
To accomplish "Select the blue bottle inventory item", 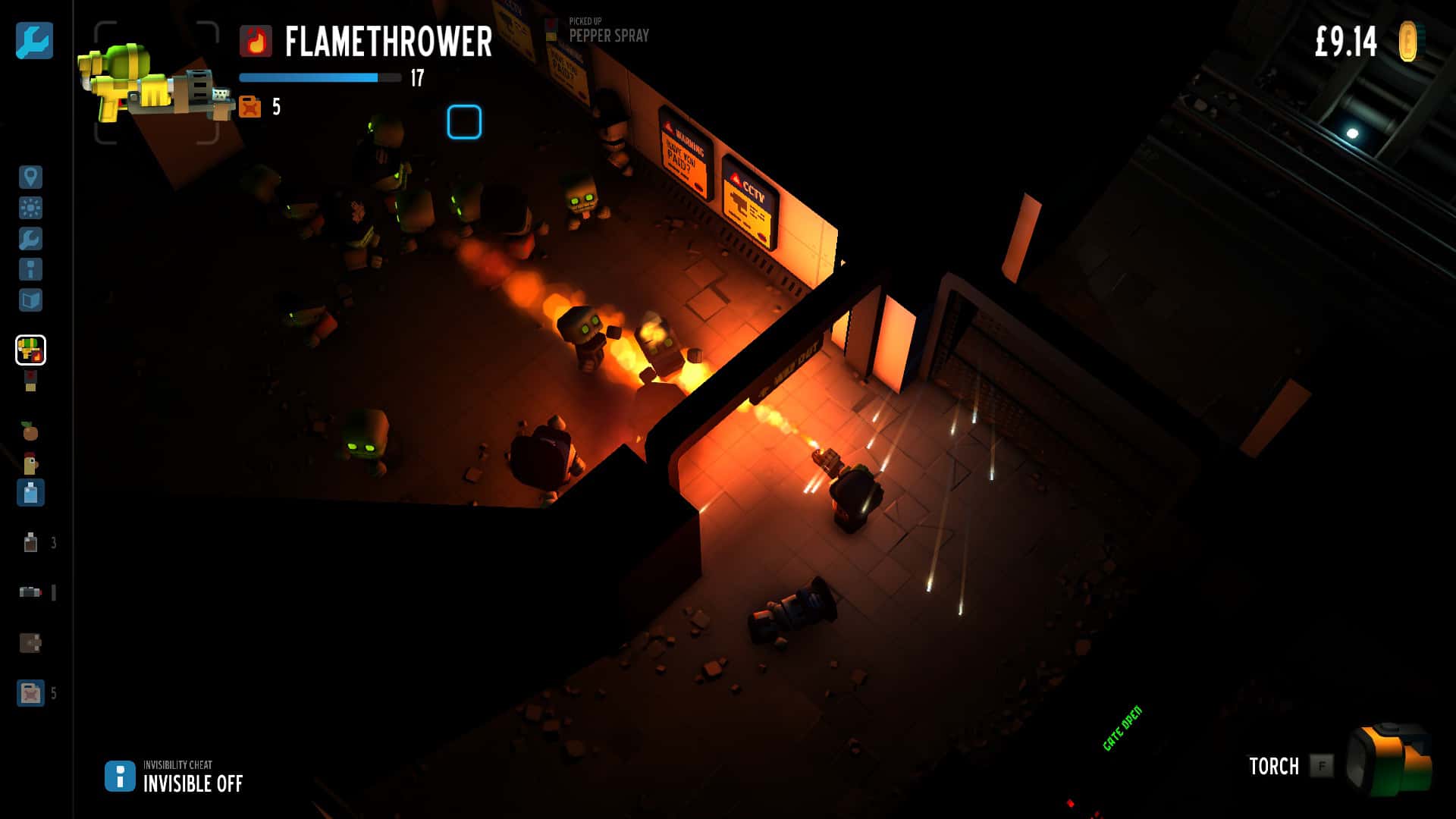I will pos(30,493).
